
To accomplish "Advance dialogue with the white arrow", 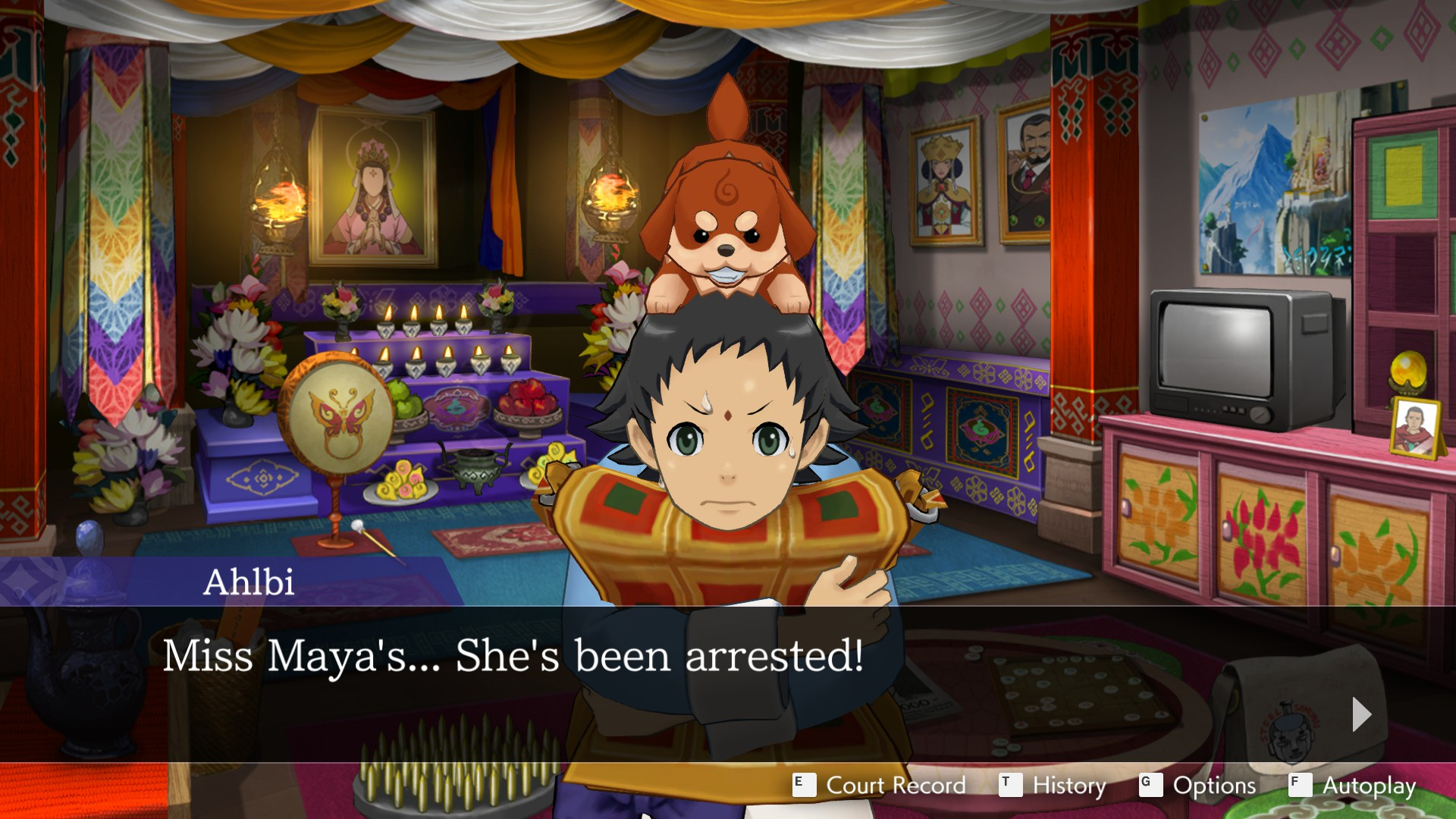I will 1361,714.
